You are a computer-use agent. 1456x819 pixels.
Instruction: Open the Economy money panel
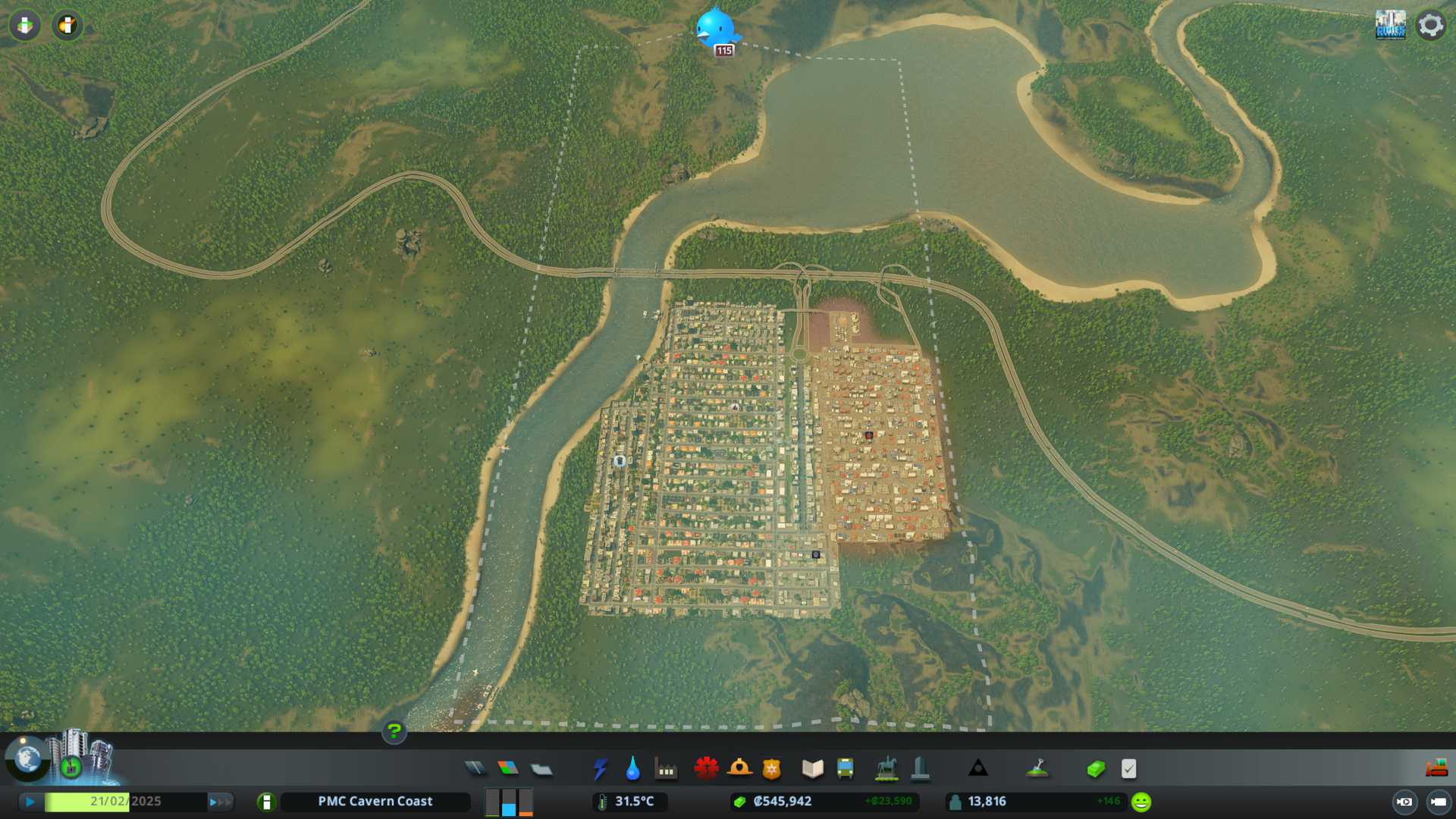[1096, 769]
